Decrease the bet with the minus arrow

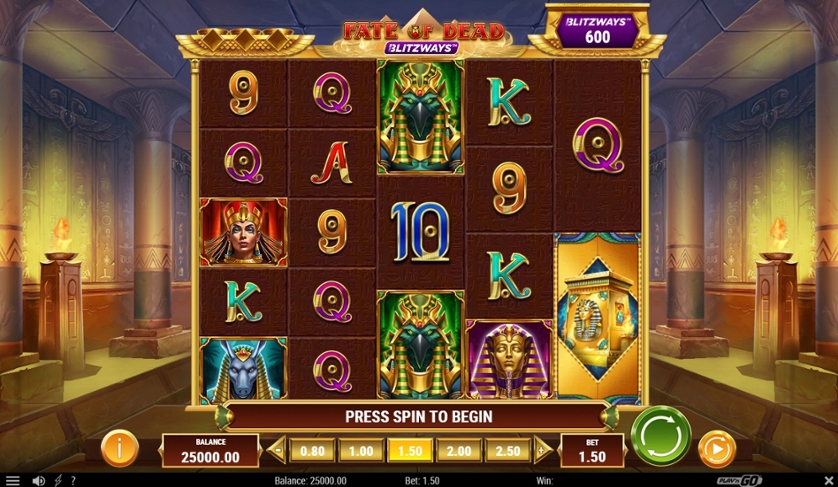coord(278,451)
